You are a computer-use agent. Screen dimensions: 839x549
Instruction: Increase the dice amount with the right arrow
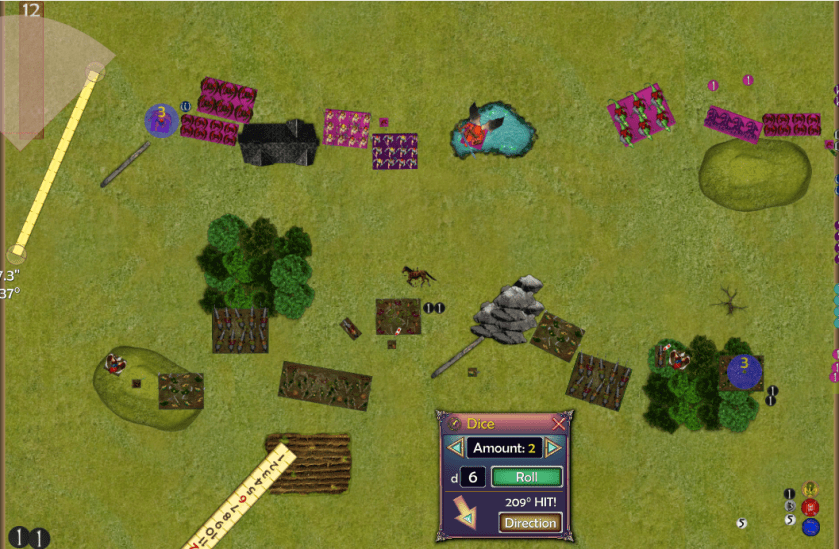coord(553,448)
